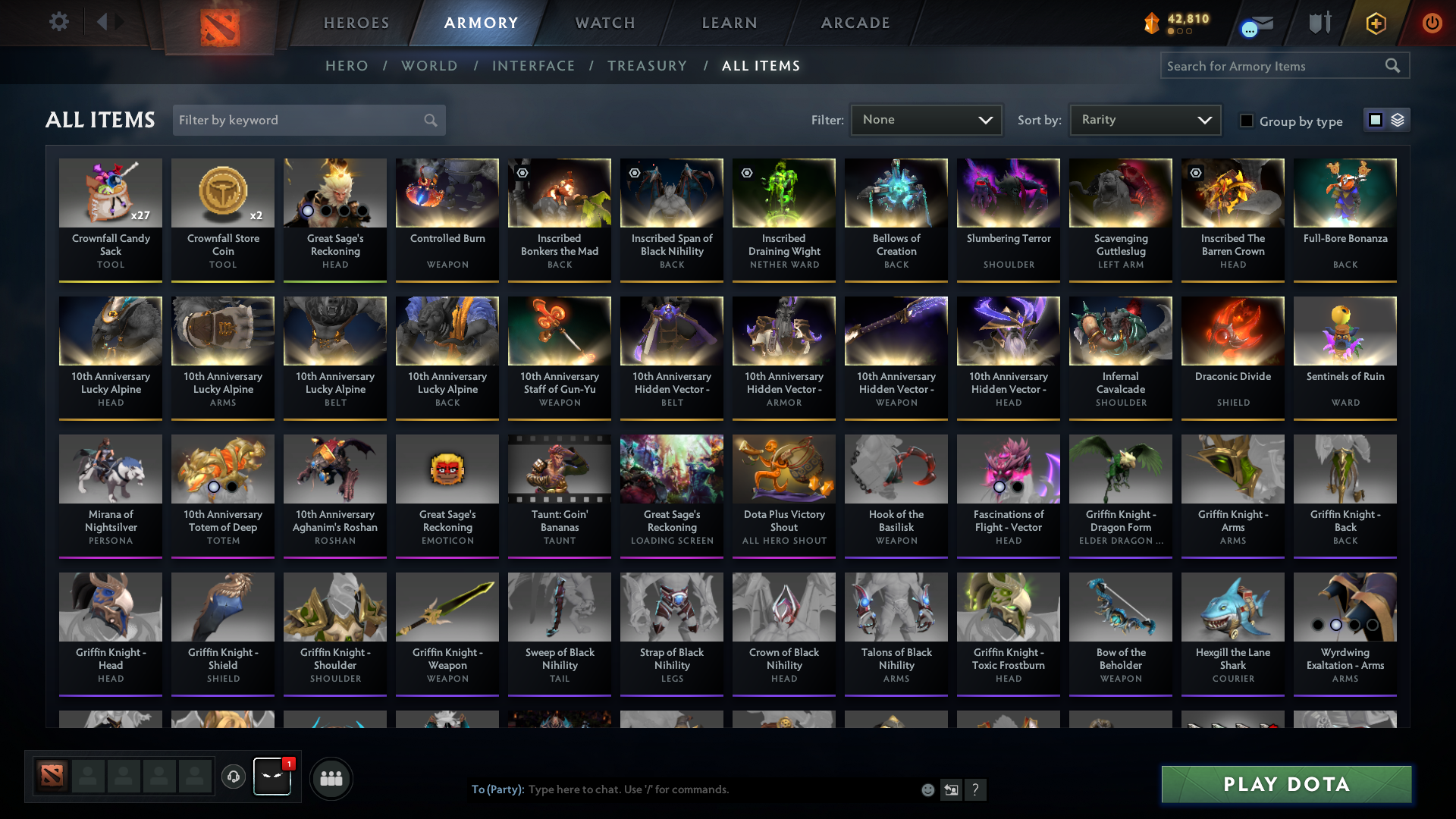Open voice chat settings via headset icon
The width and height of the screenshot is (1456, 819).
click(233, 778)
